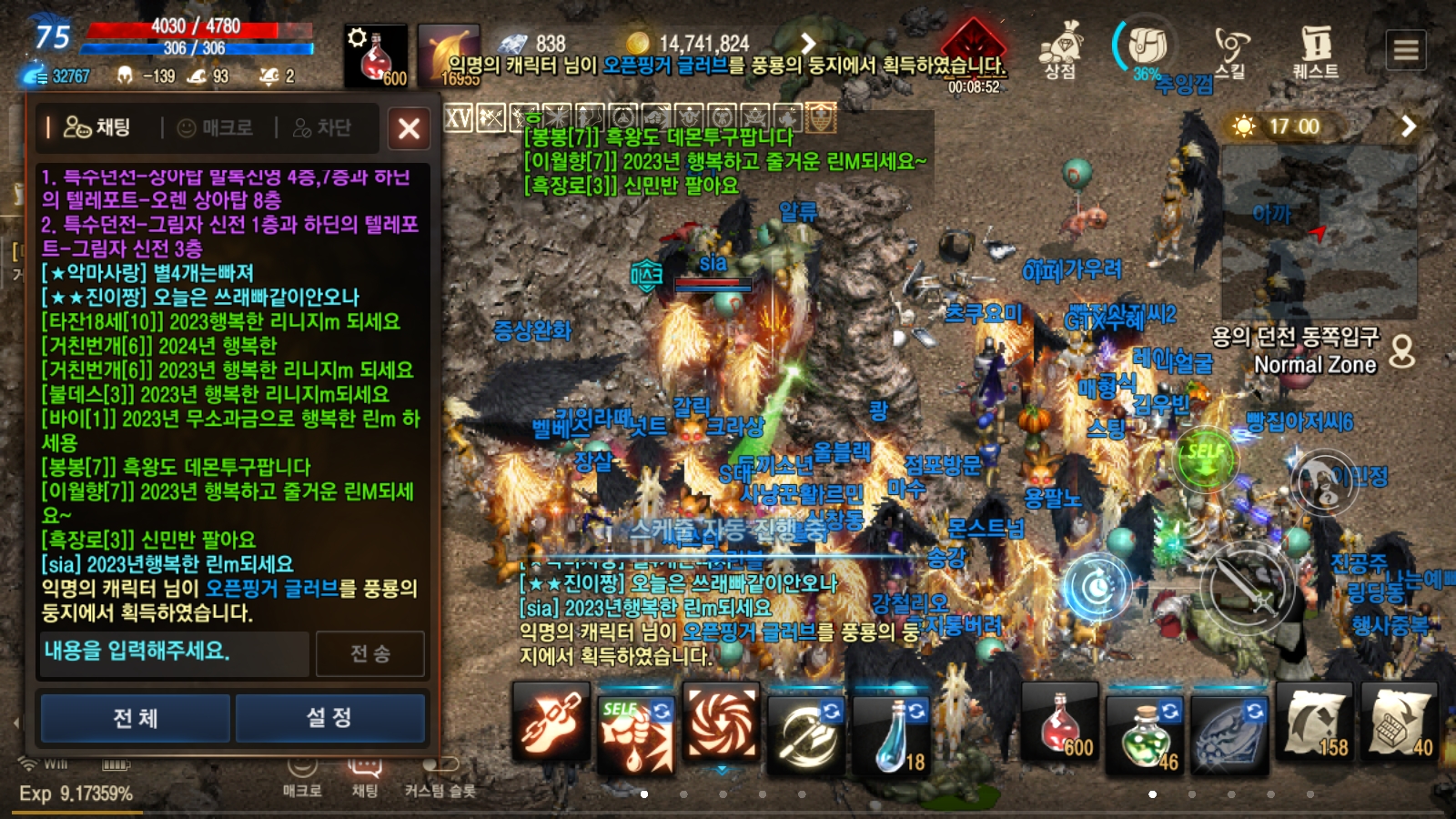This screenshot has height=819, width=1456.
Task: Click the minimap
Action: click(x=1319, y=232)
